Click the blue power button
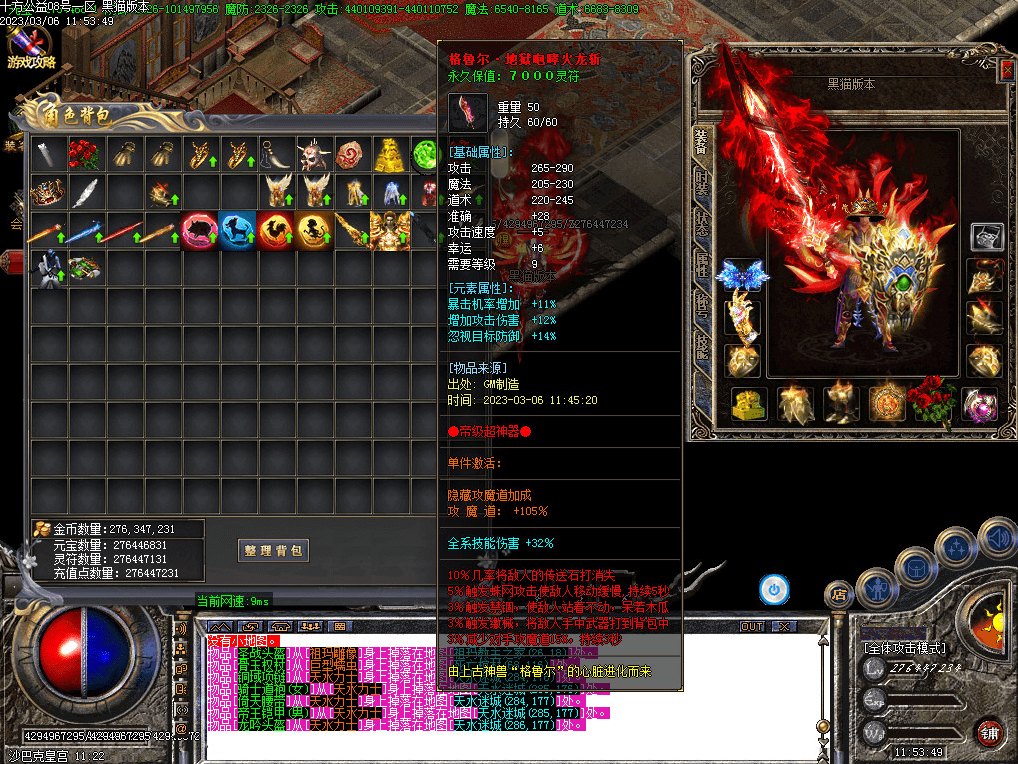1018x764 pixels. [773, 589]
